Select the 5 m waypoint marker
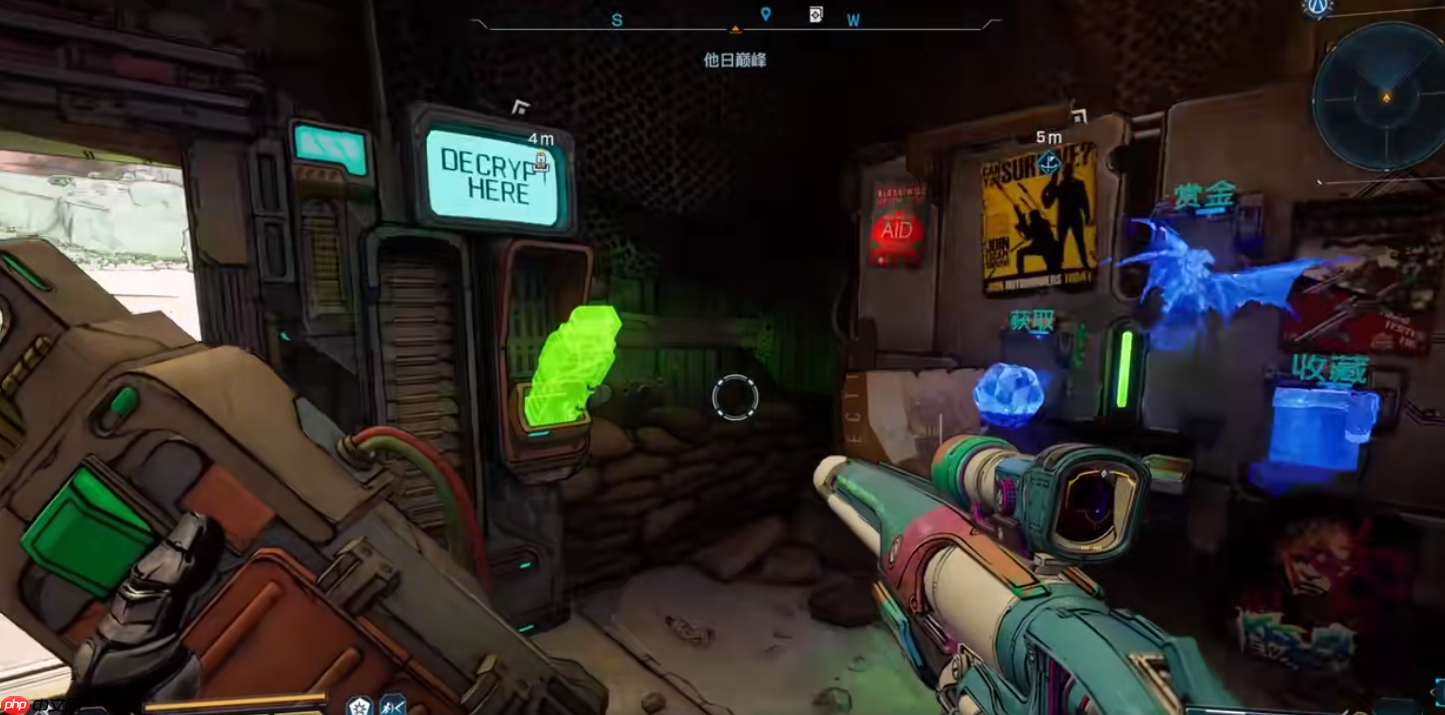Screen dimensions: 1445x715 tap(1048, 161)
